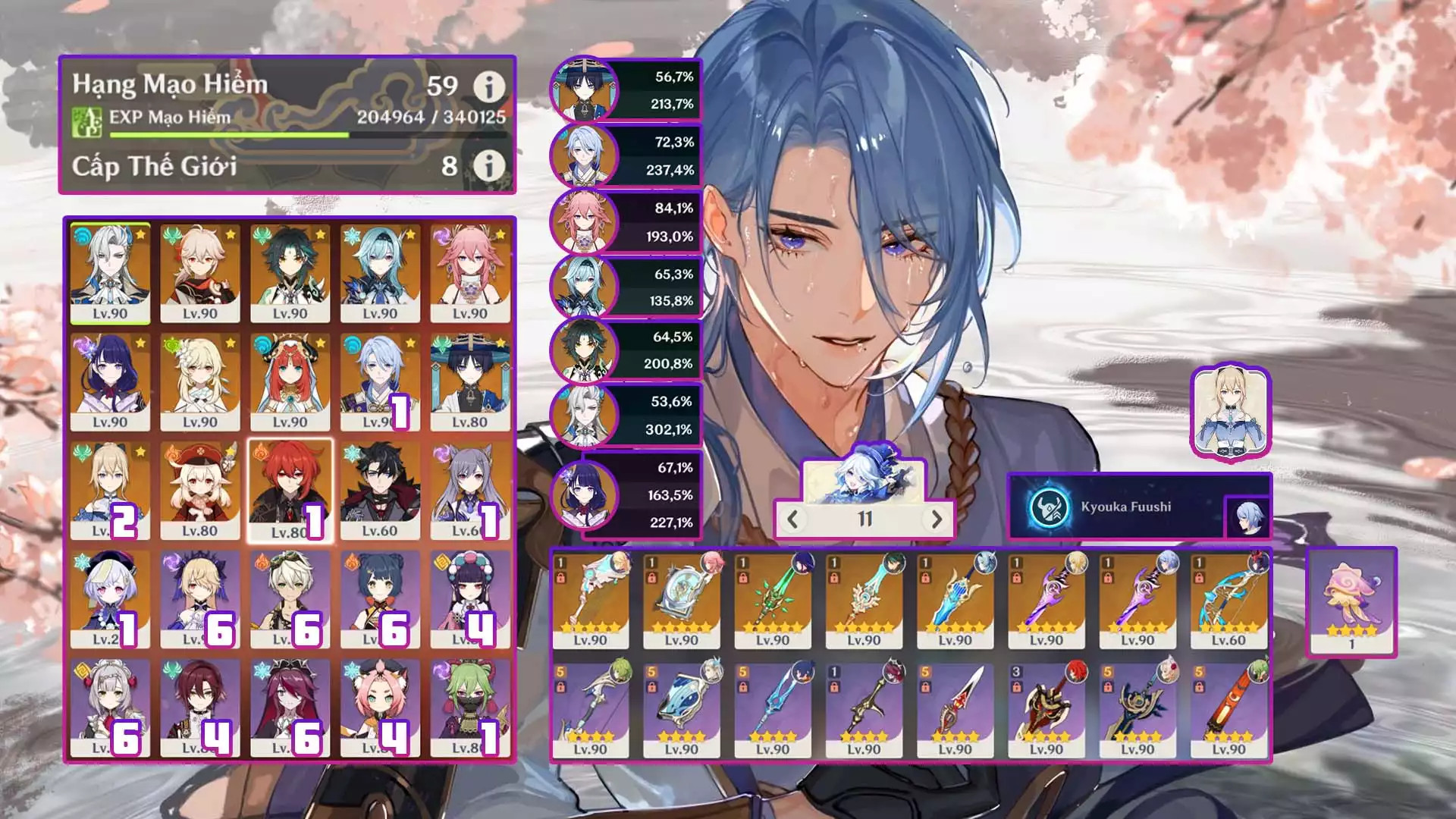
Task: Choose the Kazuha character card
Action: tap(200, 273)
